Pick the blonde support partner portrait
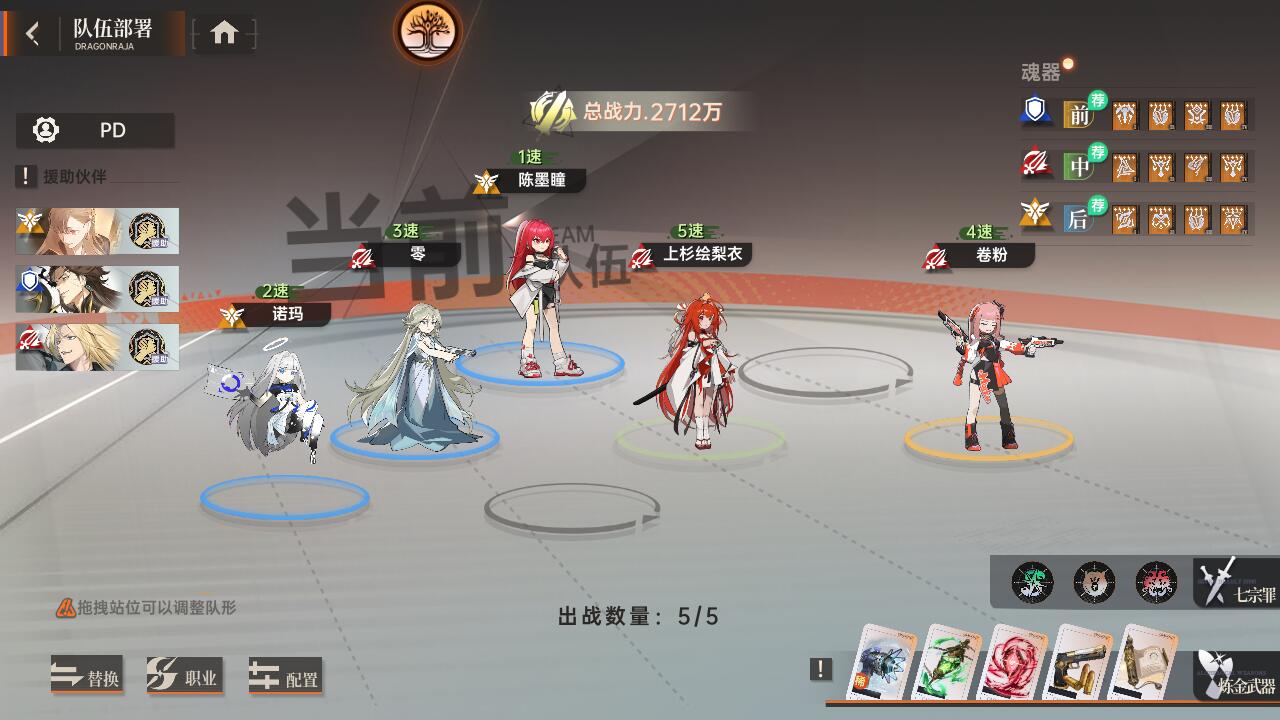1280x720 pixels. click(x=97, y=347)
